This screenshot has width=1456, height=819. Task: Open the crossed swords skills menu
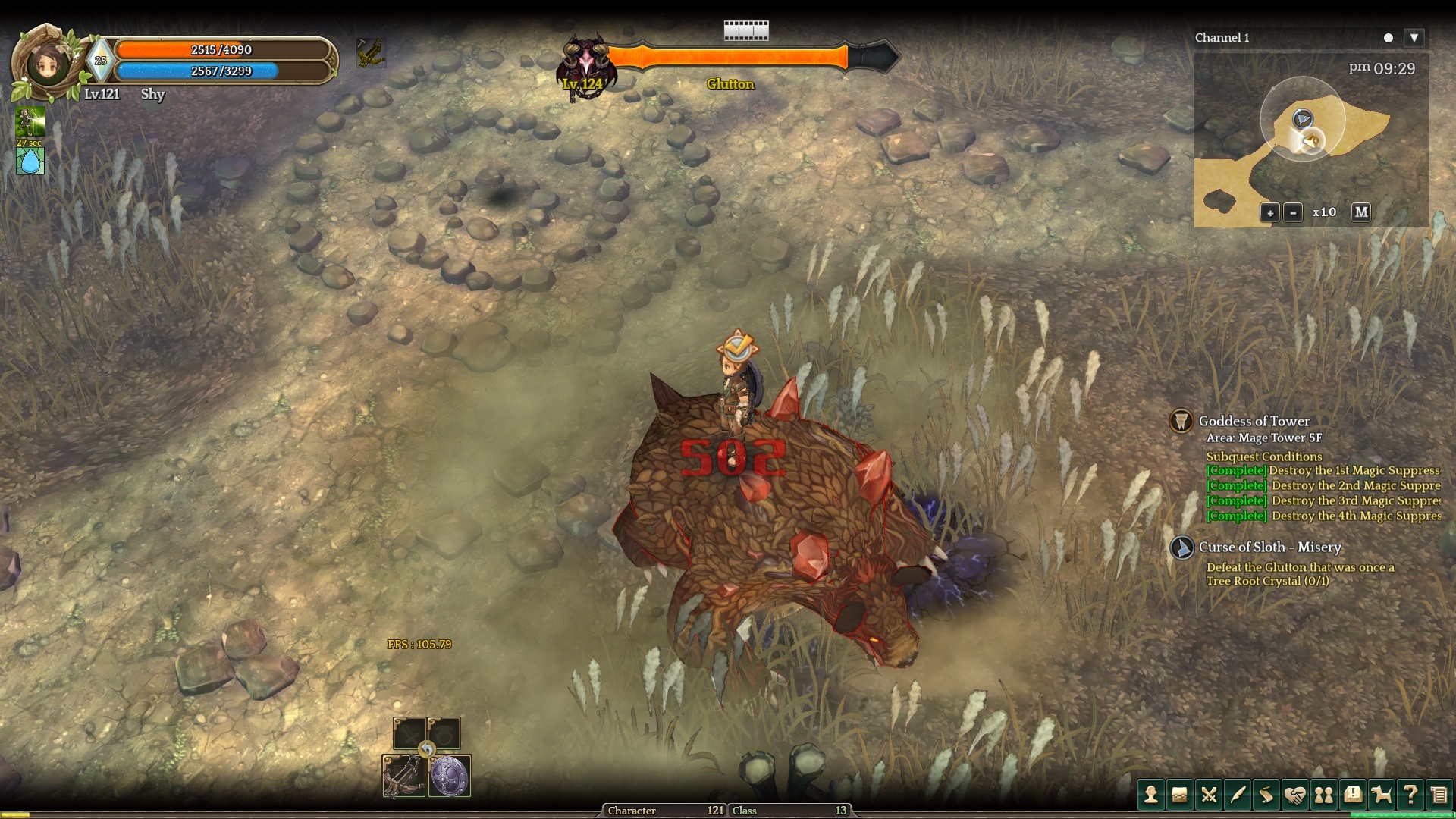[x=1208, y=795]
